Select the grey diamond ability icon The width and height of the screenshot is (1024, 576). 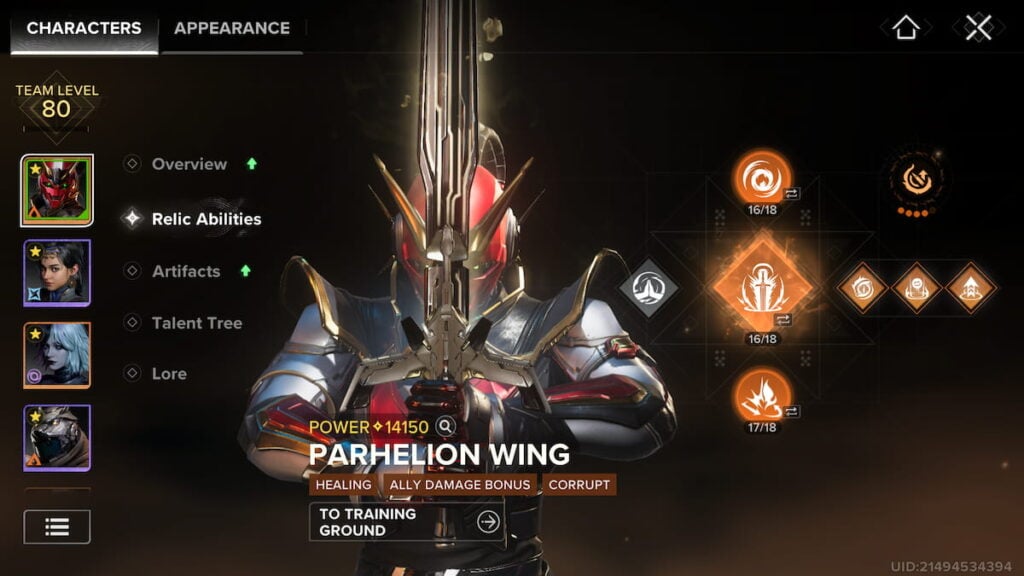pyautogui.click(x=648, y=288)
